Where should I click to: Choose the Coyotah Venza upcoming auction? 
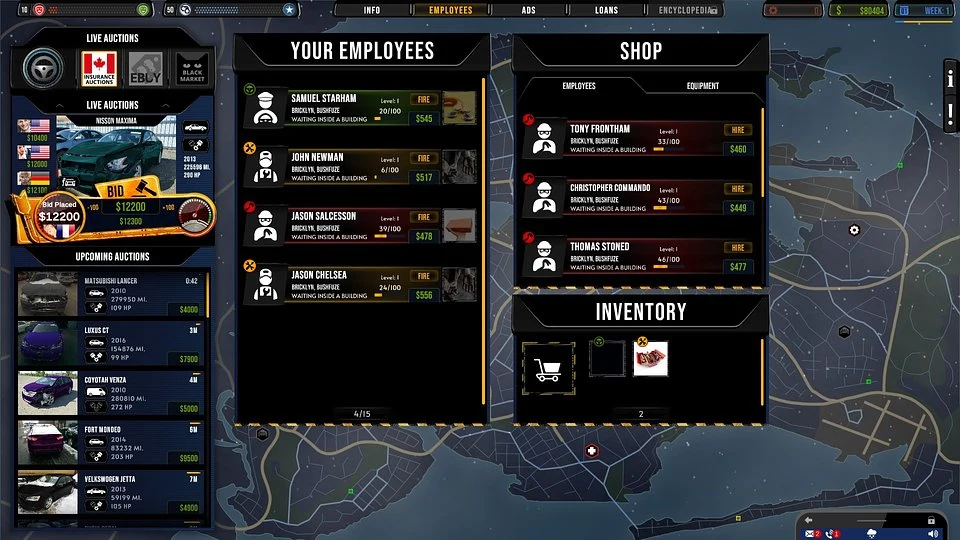[x=110, y=394]
